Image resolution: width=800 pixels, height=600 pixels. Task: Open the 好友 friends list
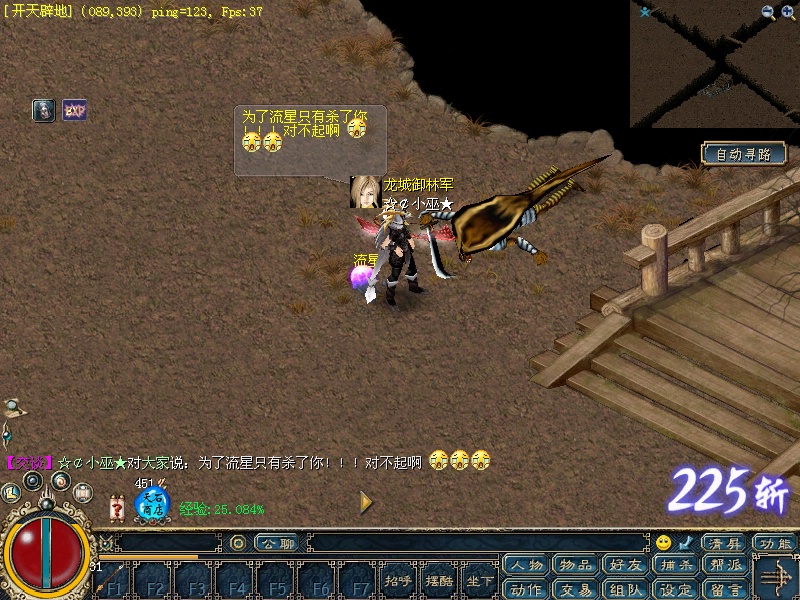tap(626, 565)
